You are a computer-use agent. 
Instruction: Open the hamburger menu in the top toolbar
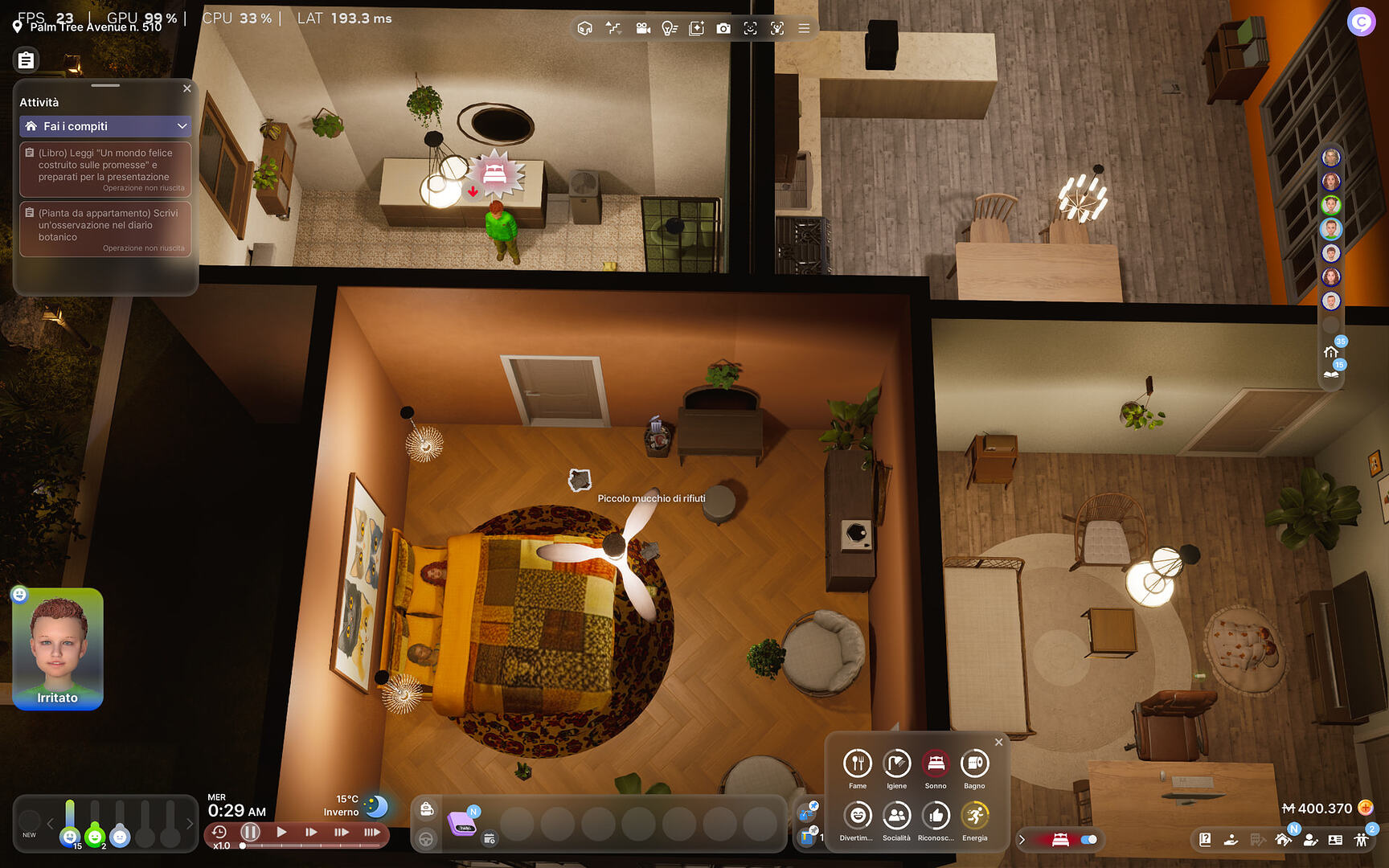point(804,28)
